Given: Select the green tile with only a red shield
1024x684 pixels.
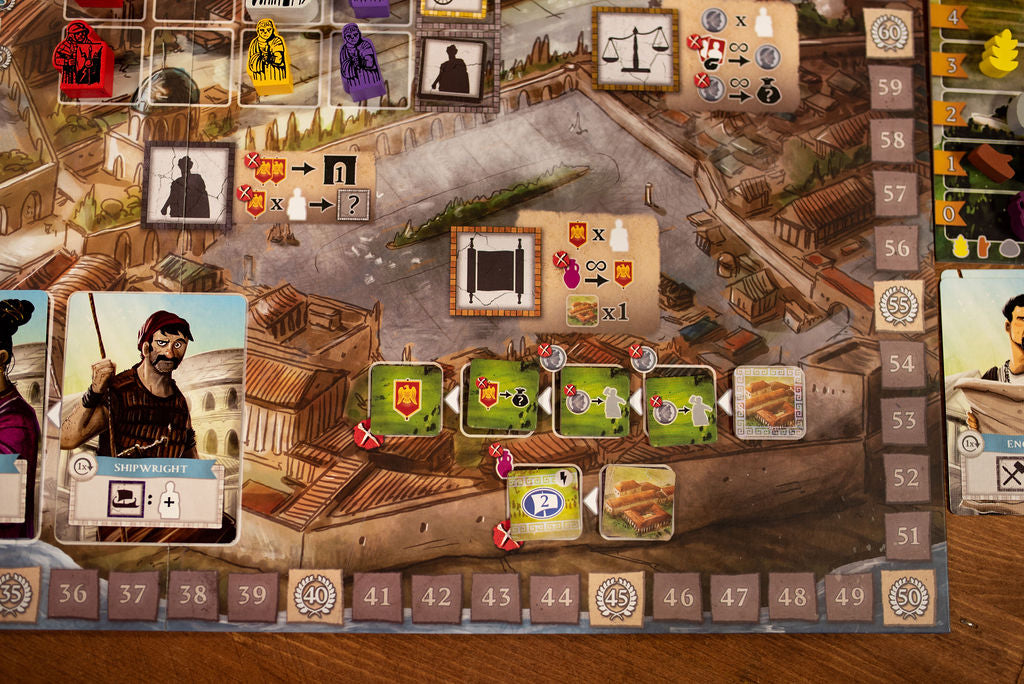Looking at the screenshot, I should [406, 399].
